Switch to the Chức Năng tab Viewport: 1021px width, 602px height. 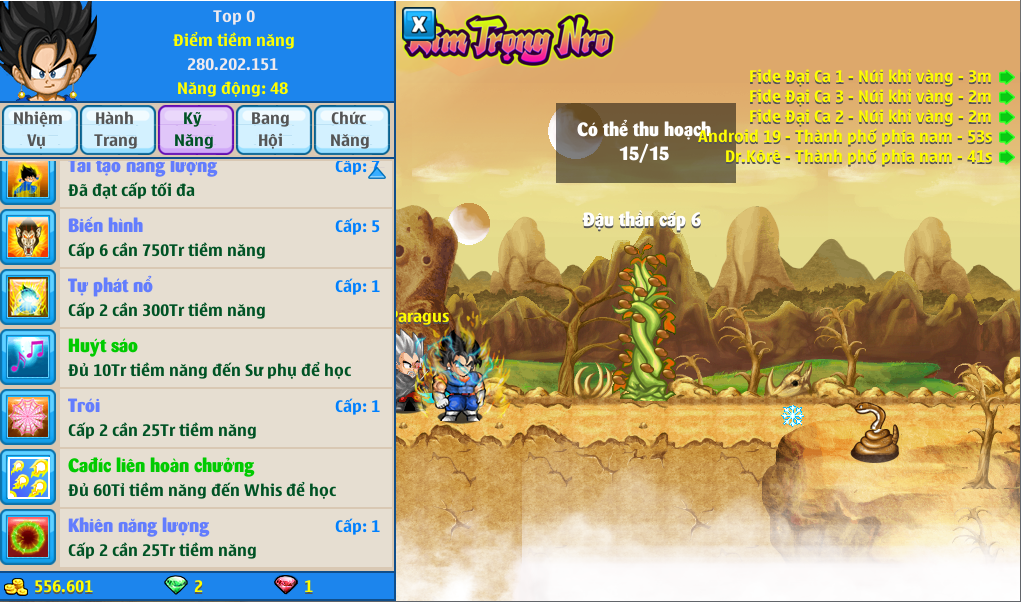[349, 130]
